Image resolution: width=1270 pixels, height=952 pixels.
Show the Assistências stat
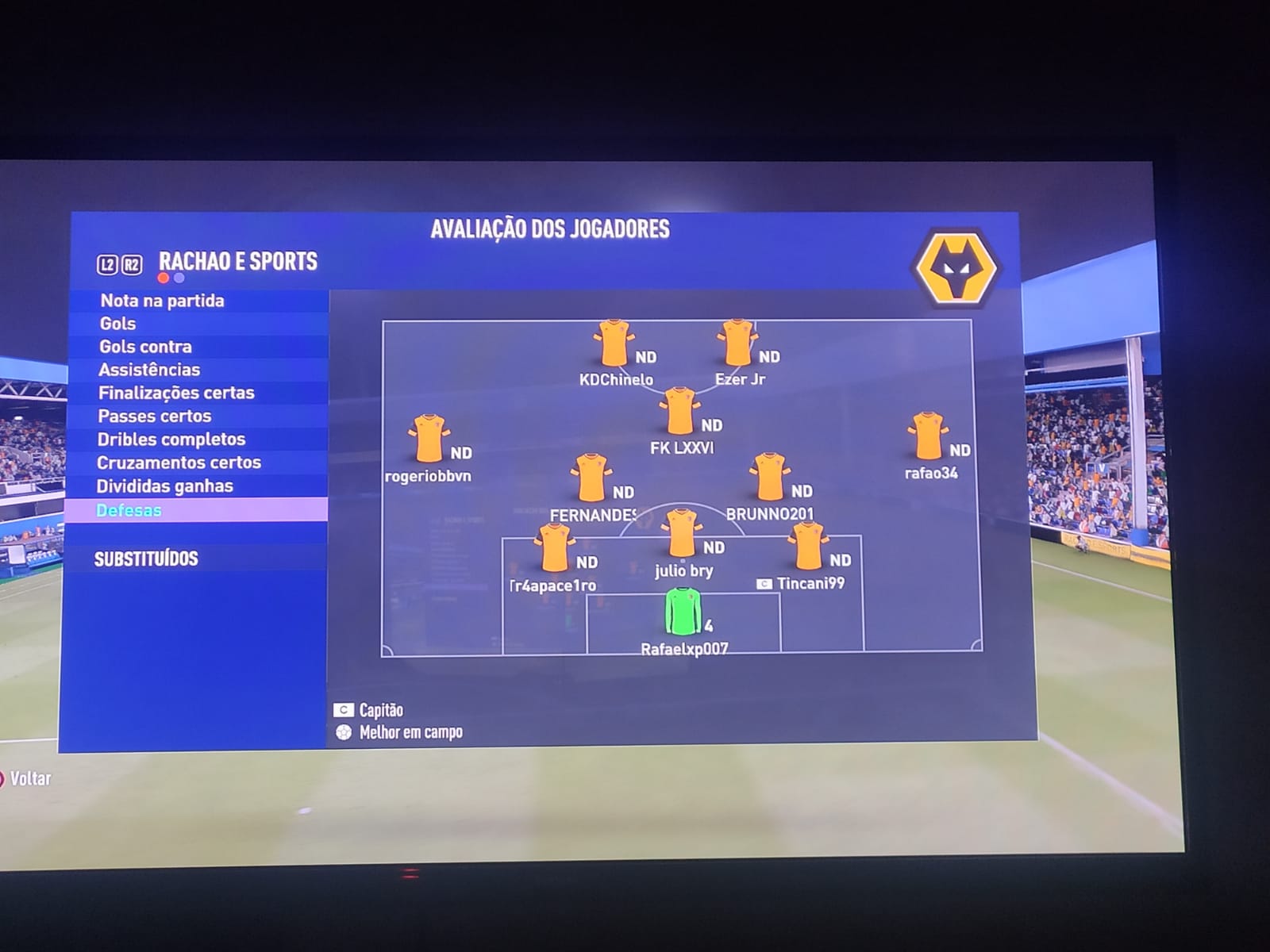pyautogui.click(x=149, y=370)
